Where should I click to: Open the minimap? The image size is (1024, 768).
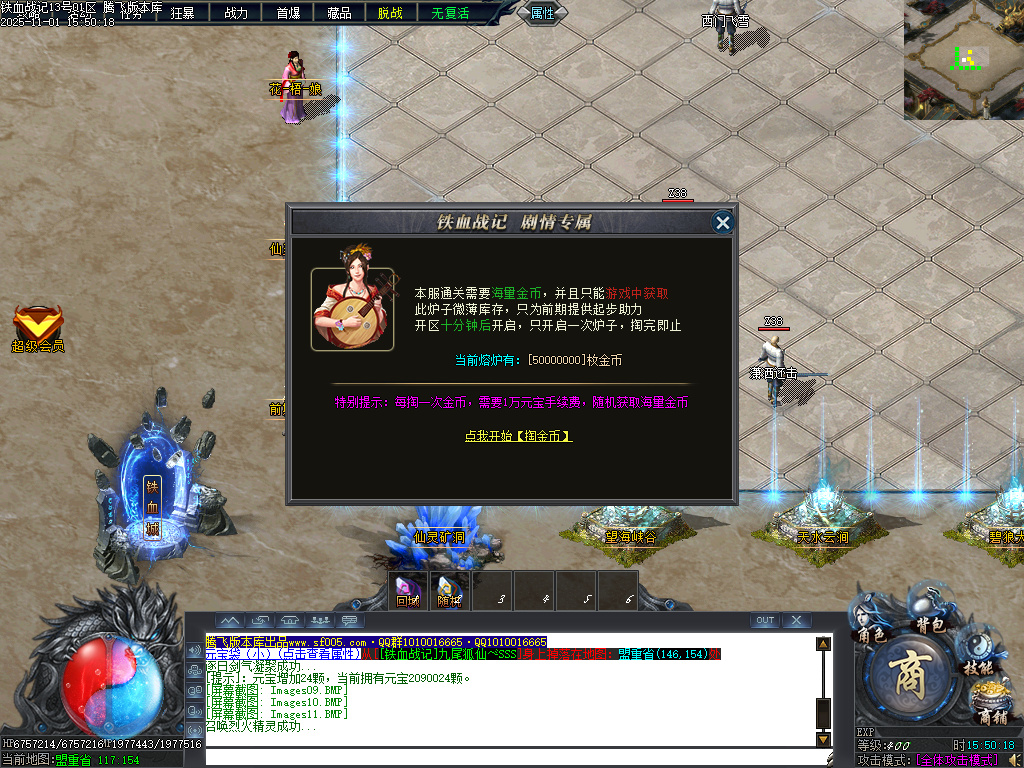coord(964,59)
